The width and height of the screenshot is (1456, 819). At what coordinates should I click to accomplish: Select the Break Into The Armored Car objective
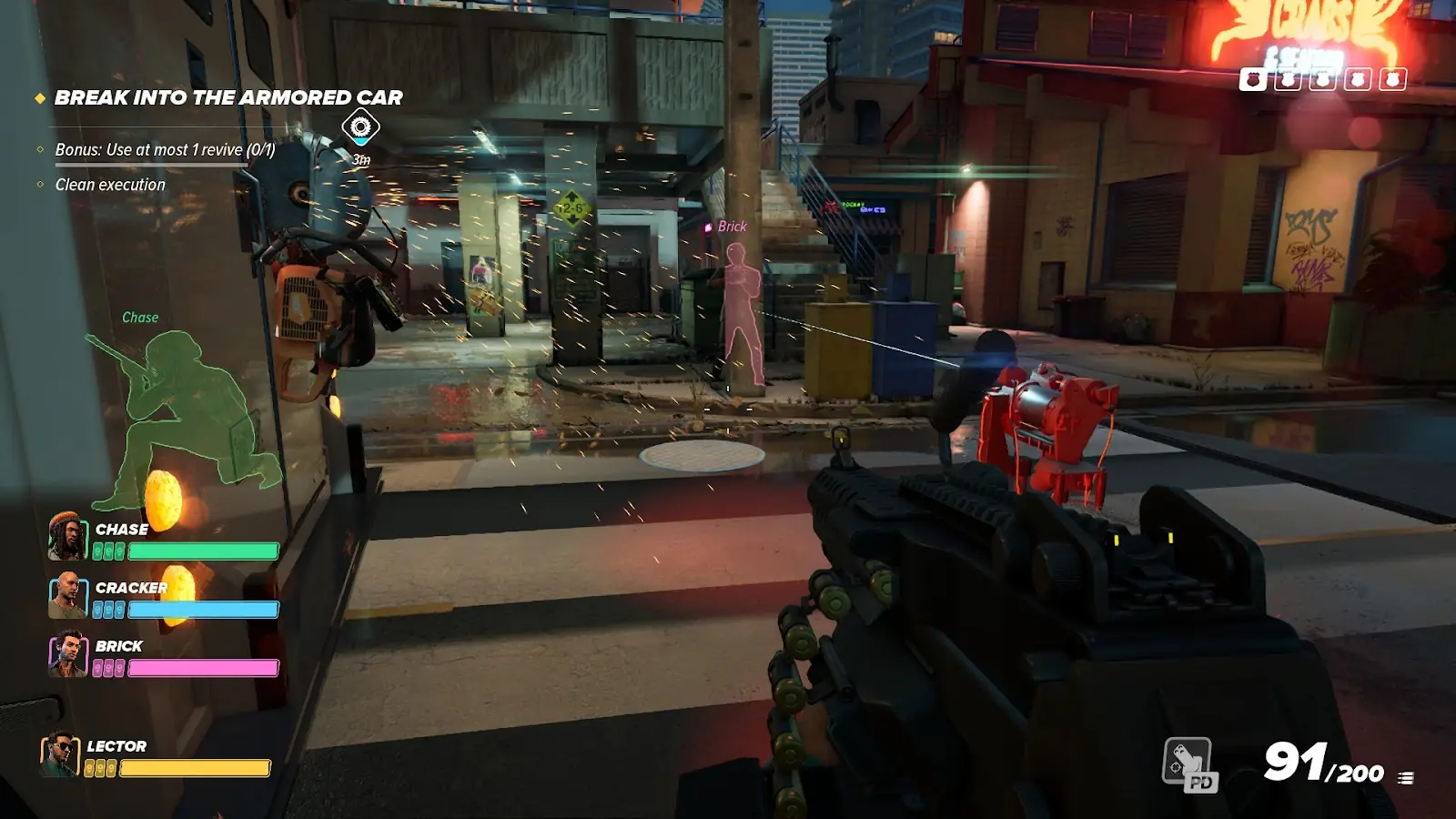(x=227, y=97)
